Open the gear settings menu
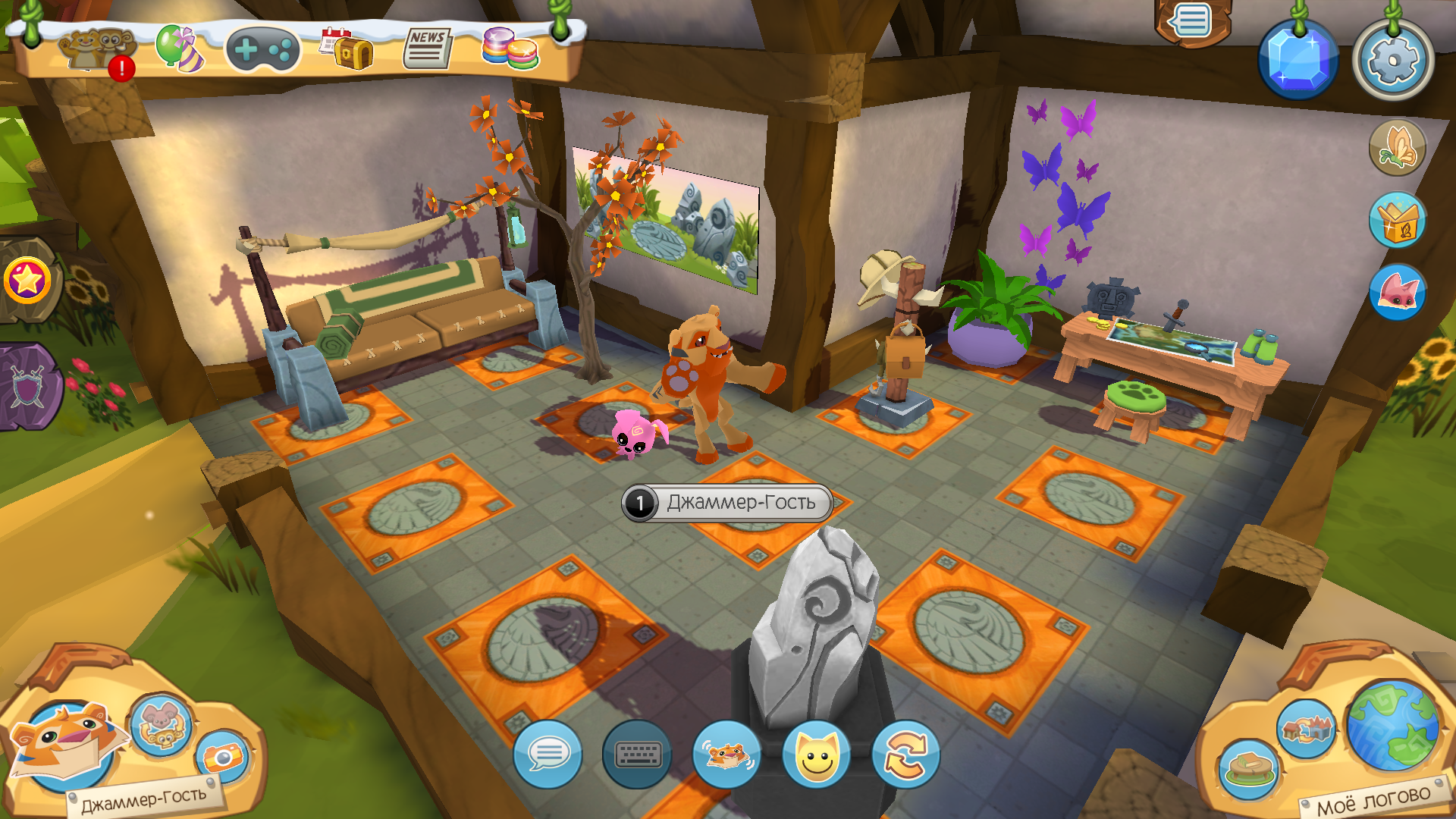This screenshot has height=819, width=1456. click(x=1393, y=60)
